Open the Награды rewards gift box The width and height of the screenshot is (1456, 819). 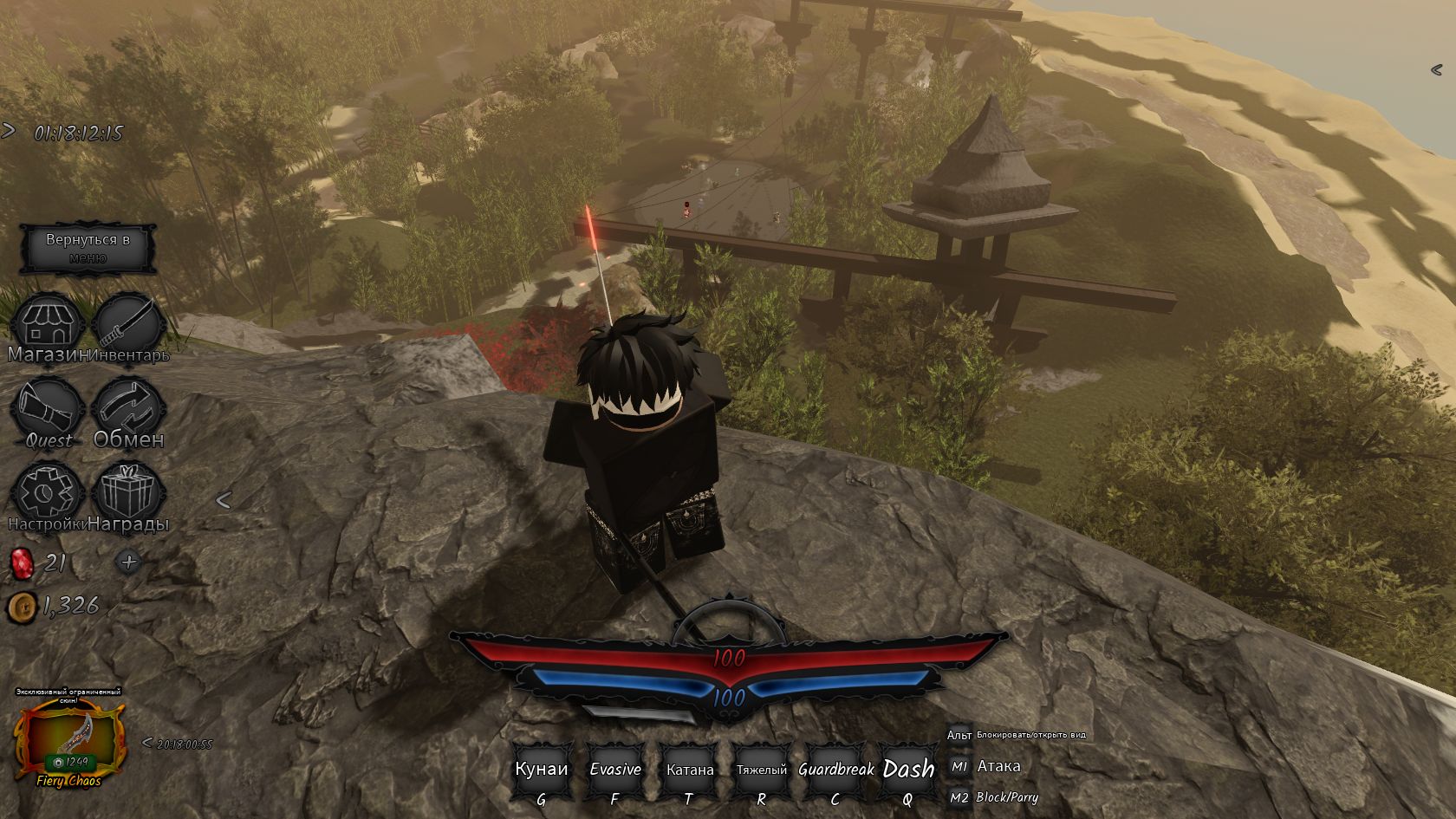pos(128,494)
